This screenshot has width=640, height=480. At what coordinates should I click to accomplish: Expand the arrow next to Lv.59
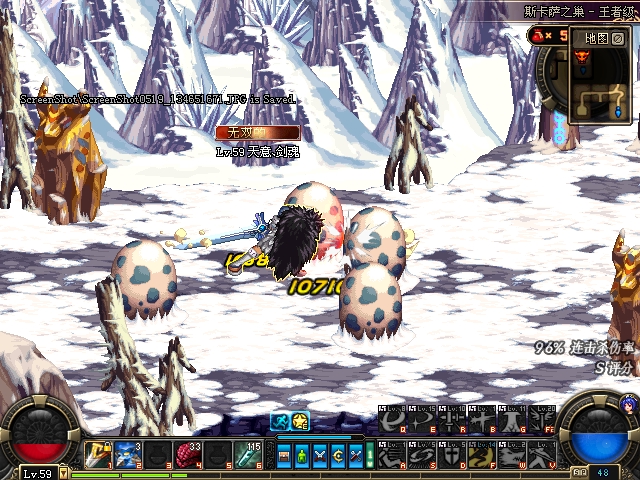coord(63,473)
